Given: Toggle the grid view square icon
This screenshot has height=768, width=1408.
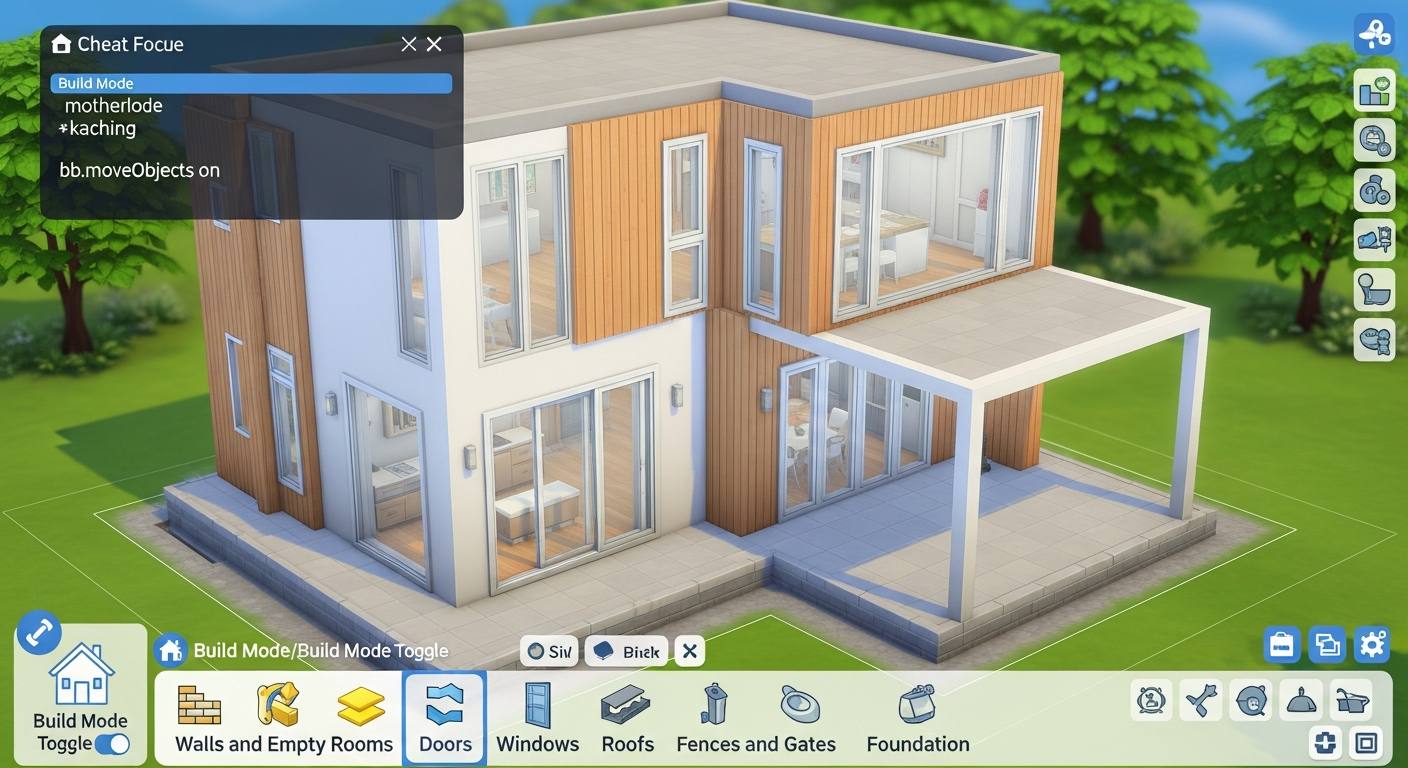Looking at the screenshot, I should (x=1365, y=743).
